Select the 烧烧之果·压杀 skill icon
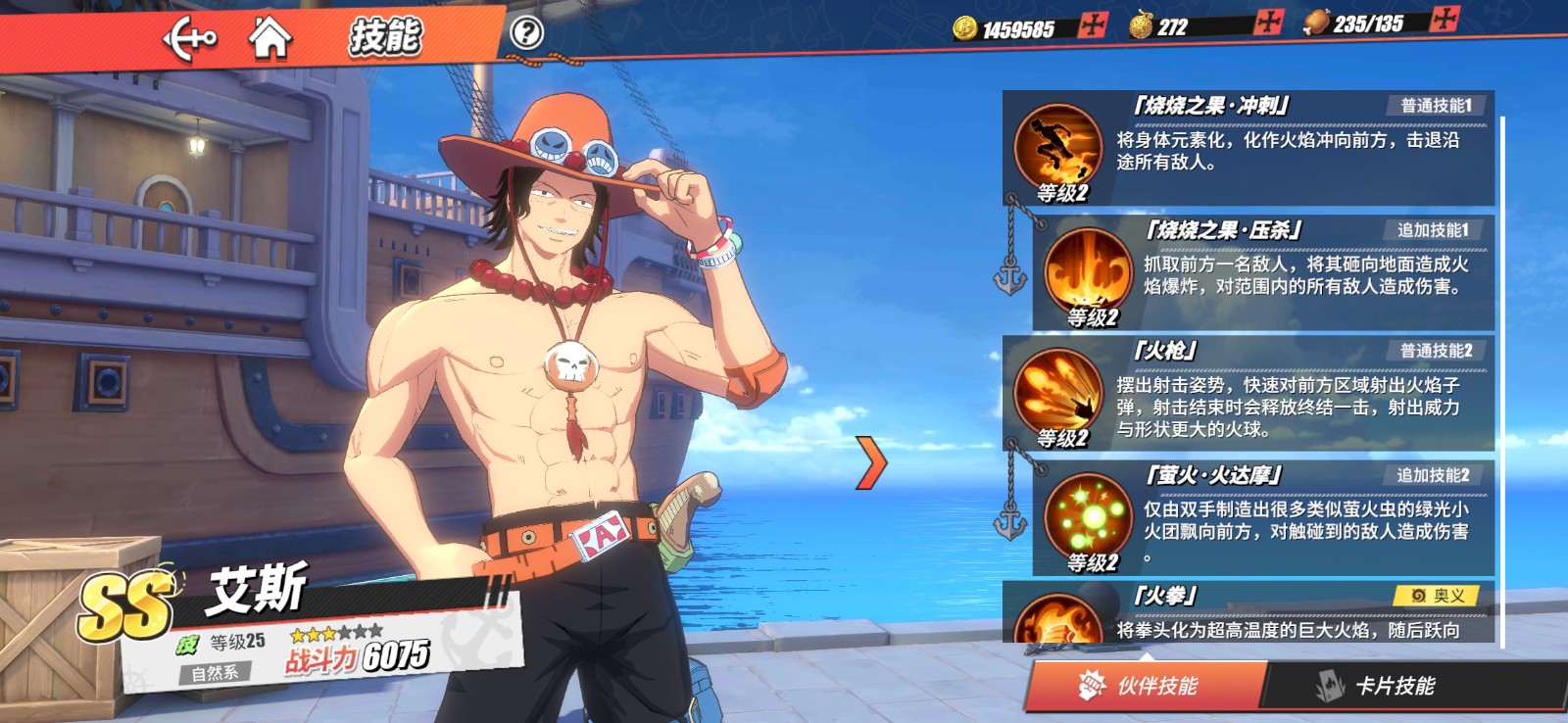1568x723 pixels. click(x=1088, y=270)
